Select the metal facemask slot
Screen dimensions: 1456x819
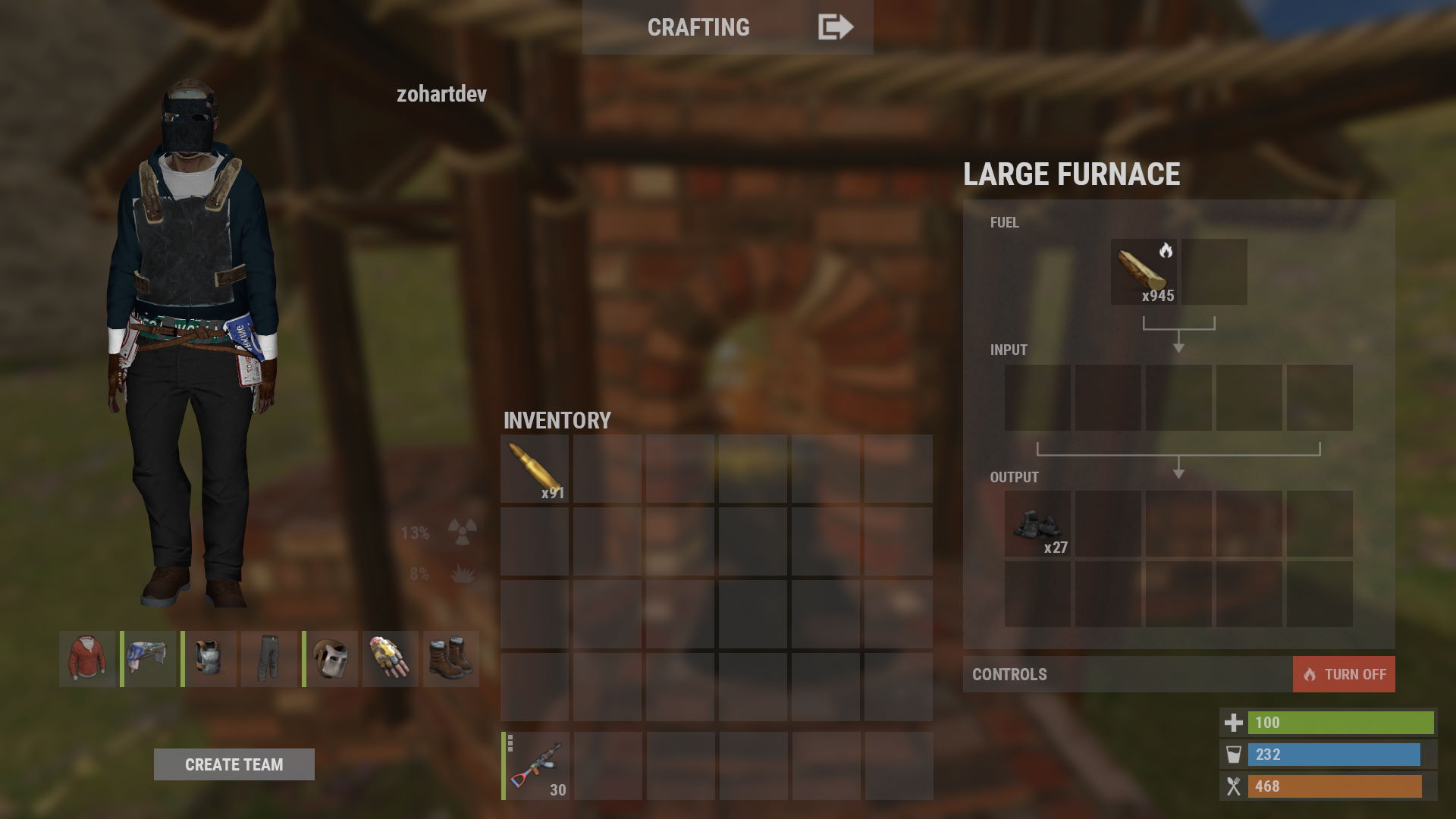coord(331,659)
